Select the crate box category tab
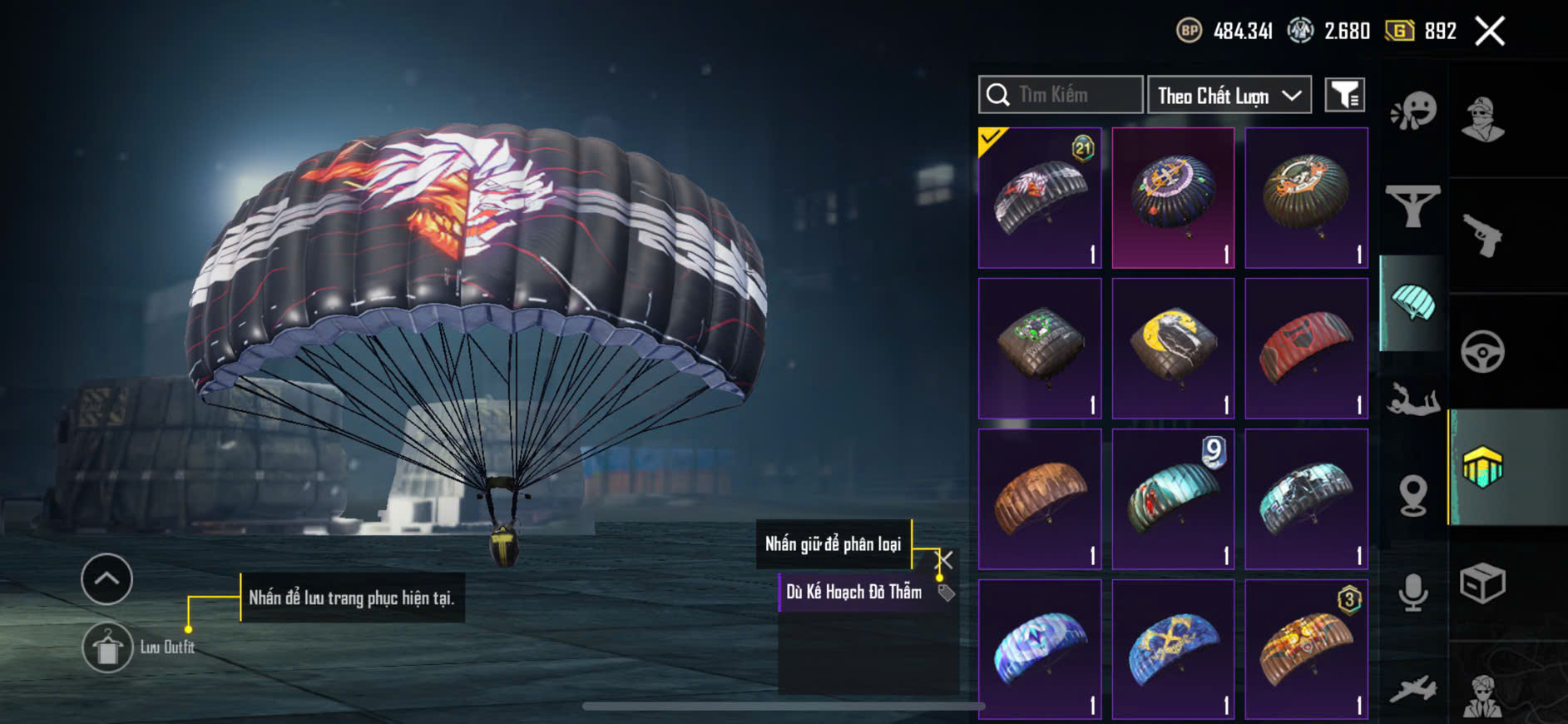Image resolution: width=1568 pixels, height=724 pixels. [x=1482, y=583]
